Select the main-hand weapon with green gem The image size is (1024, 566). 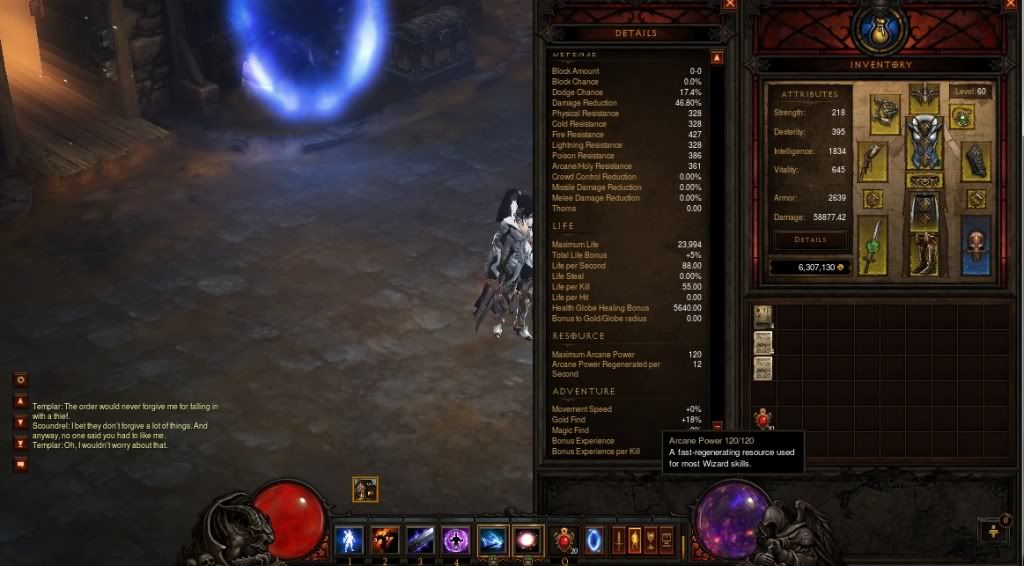872,245
